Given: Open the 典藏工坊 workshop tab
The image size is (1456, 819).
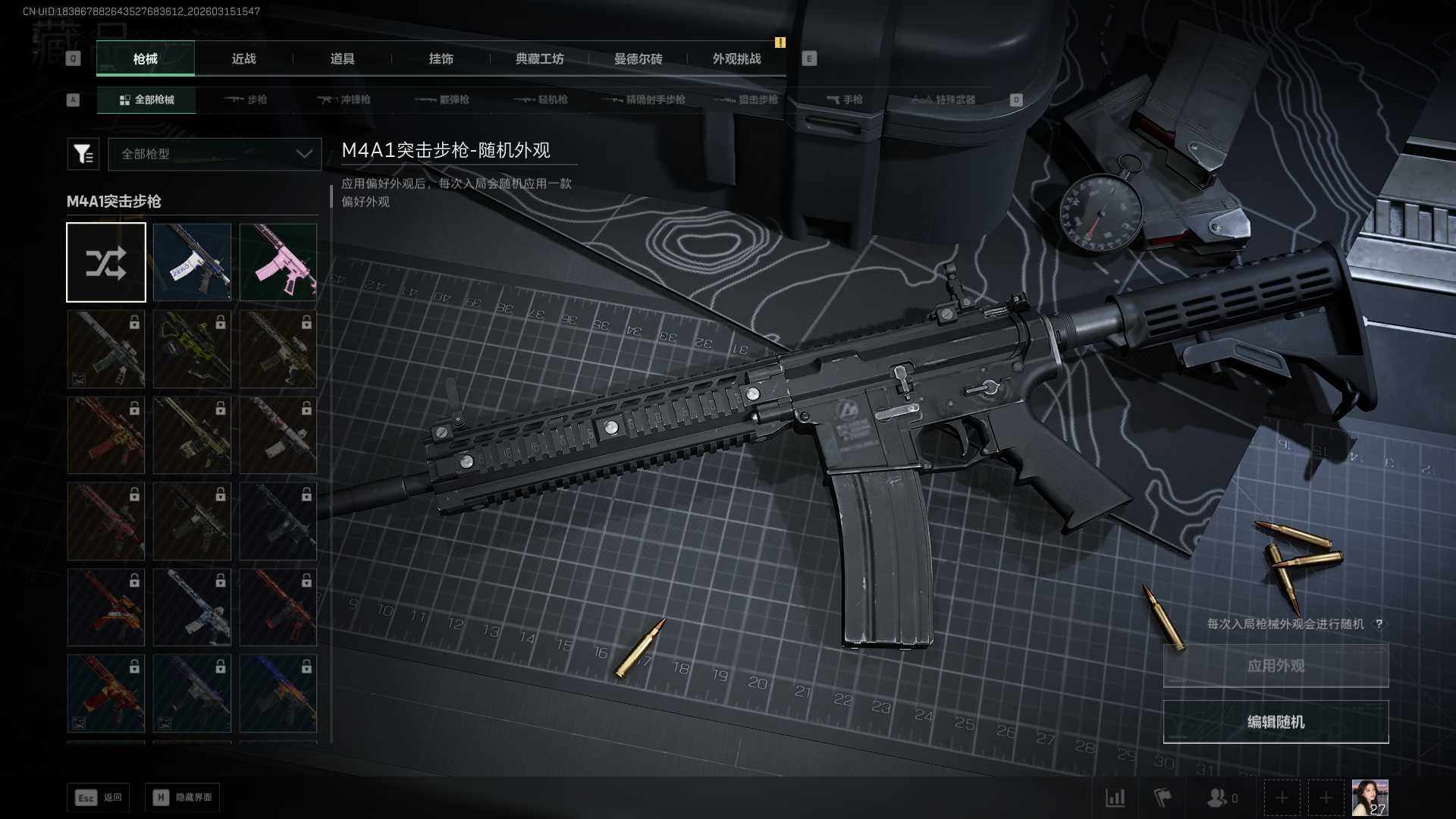Looking at the screenshot, I should 539,59.
